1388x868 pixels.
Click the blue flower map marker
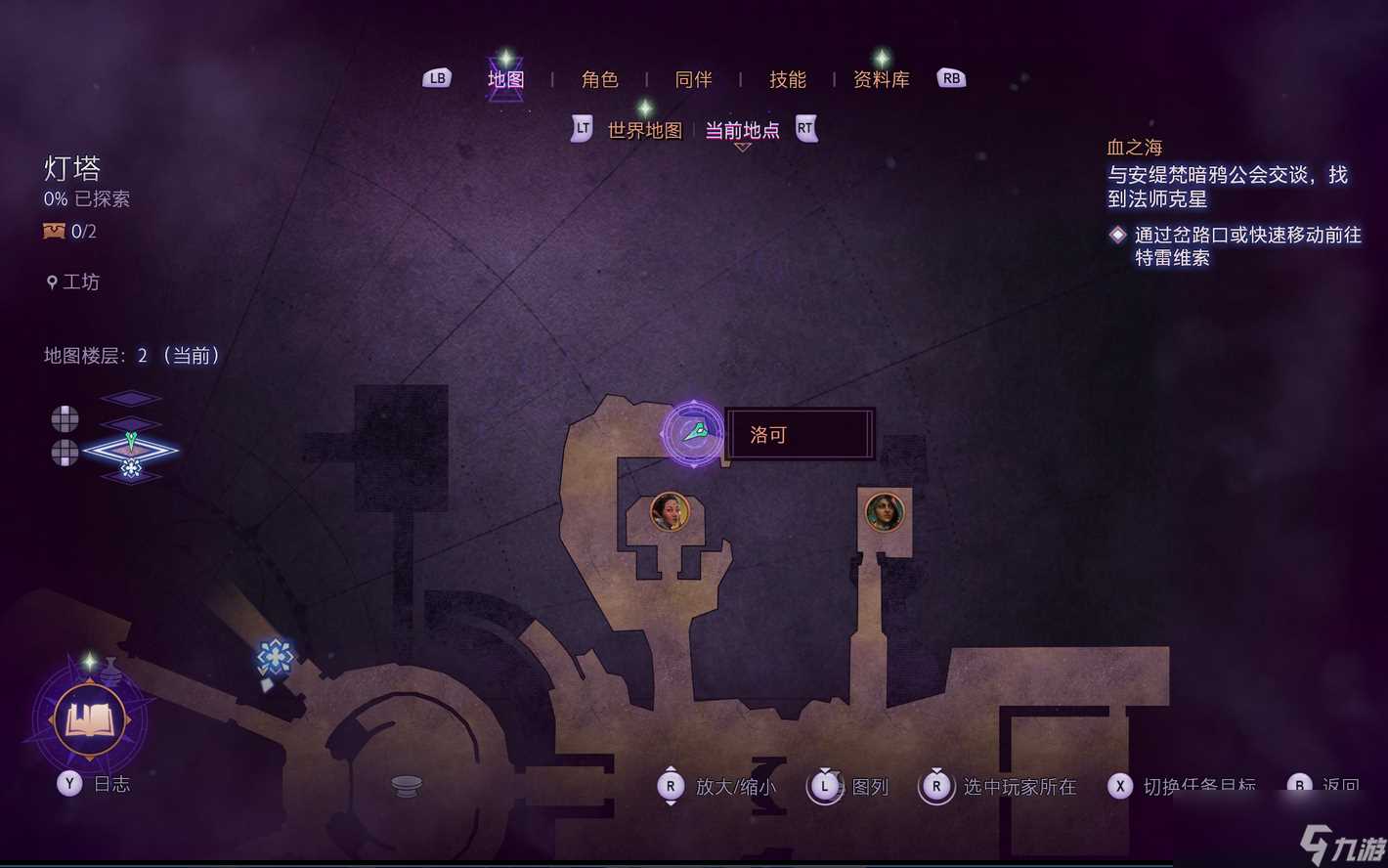click(275, 656)
